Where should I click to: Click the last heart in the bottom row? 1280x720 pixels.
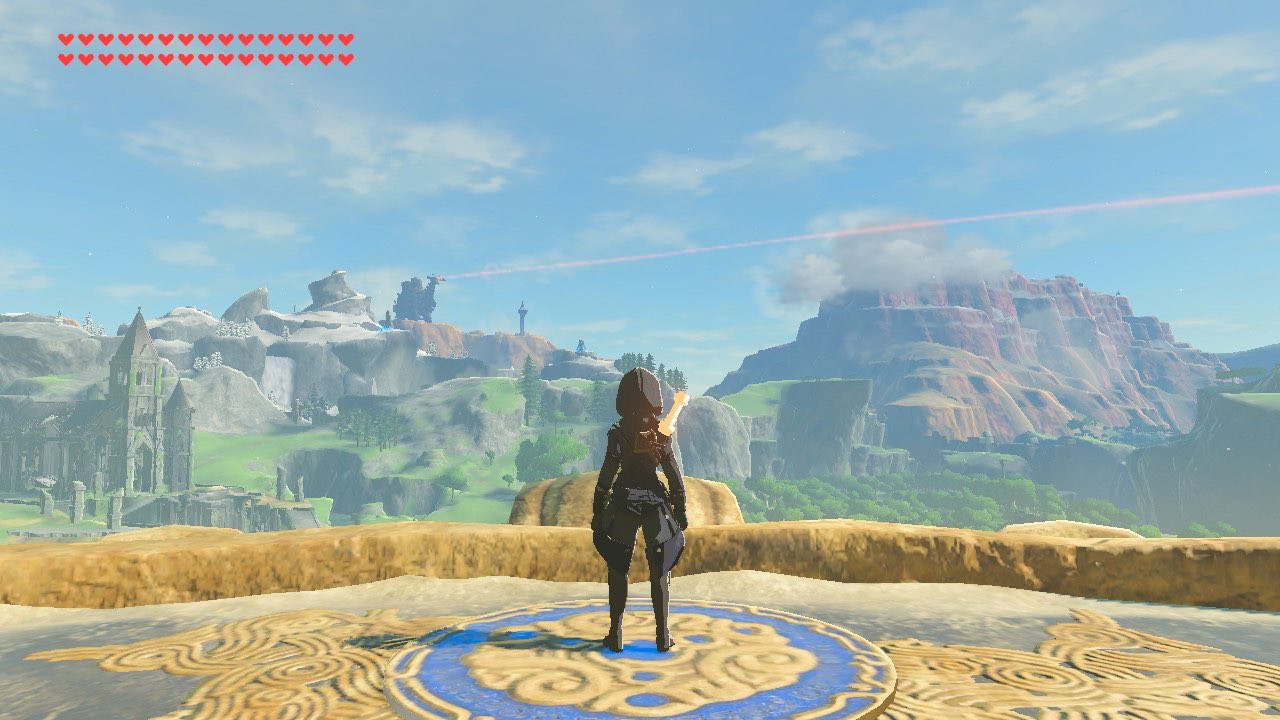point(345,57)
